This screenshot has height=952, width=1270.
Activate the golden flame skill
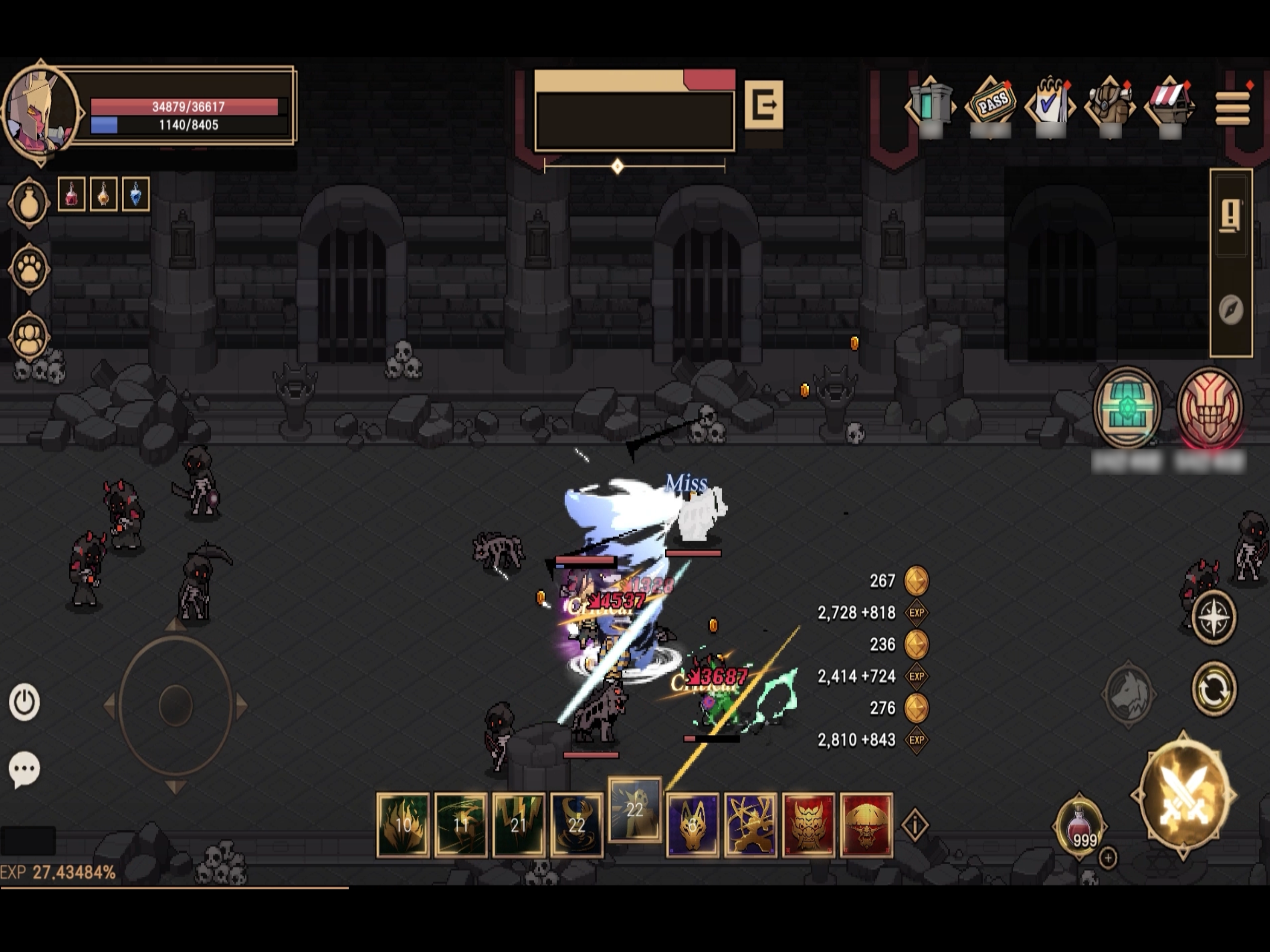click(x=403, y=825)
